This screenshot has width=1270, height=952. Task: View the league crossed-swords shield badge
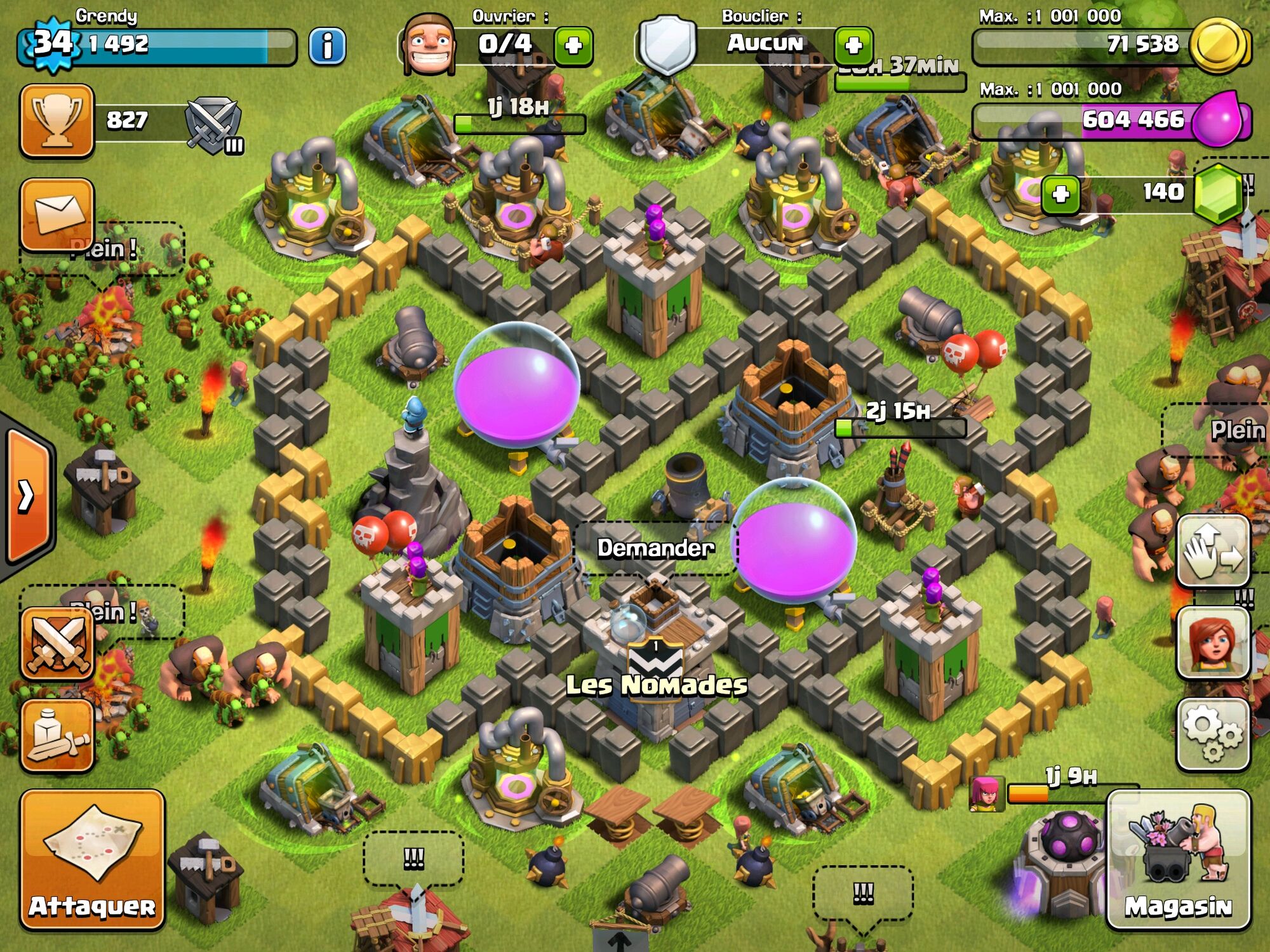click(x=213, y=125)
